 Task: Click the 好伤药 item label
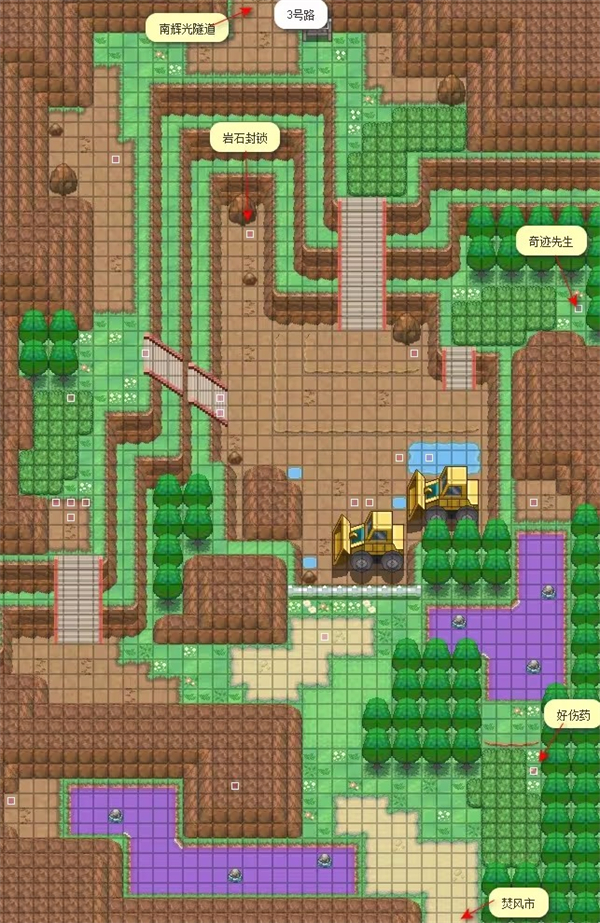click(x=573, y=715)
